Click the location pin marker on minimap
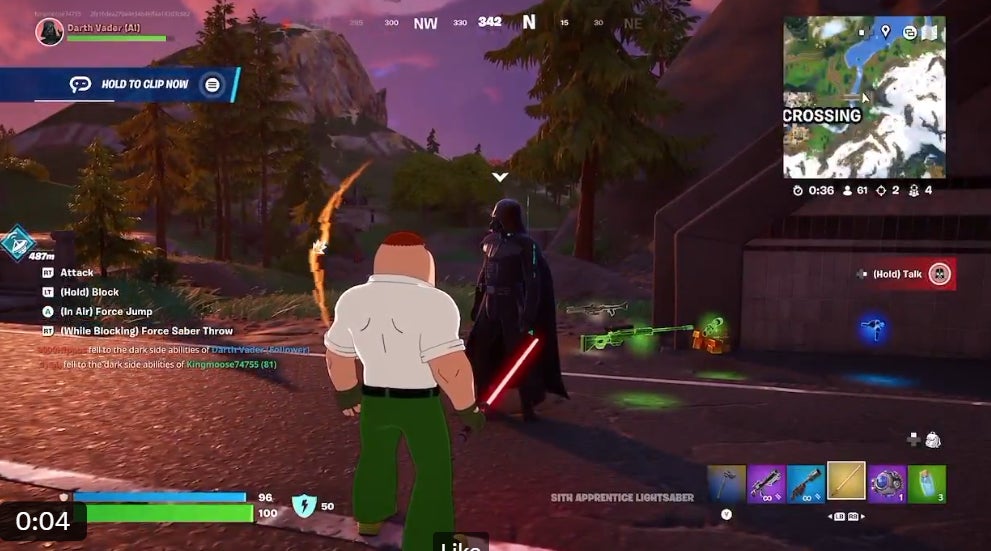 (x=885, y=32)
